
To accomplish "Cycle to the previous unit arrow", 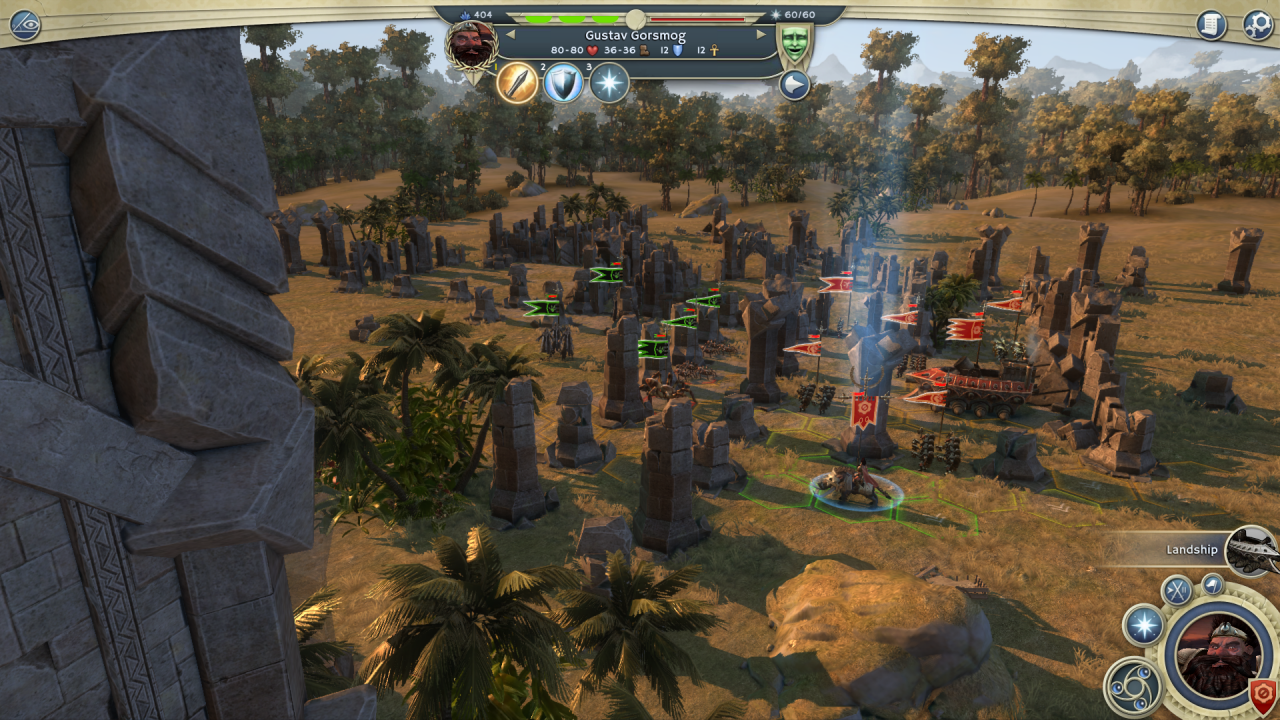I will coord(509,34).
